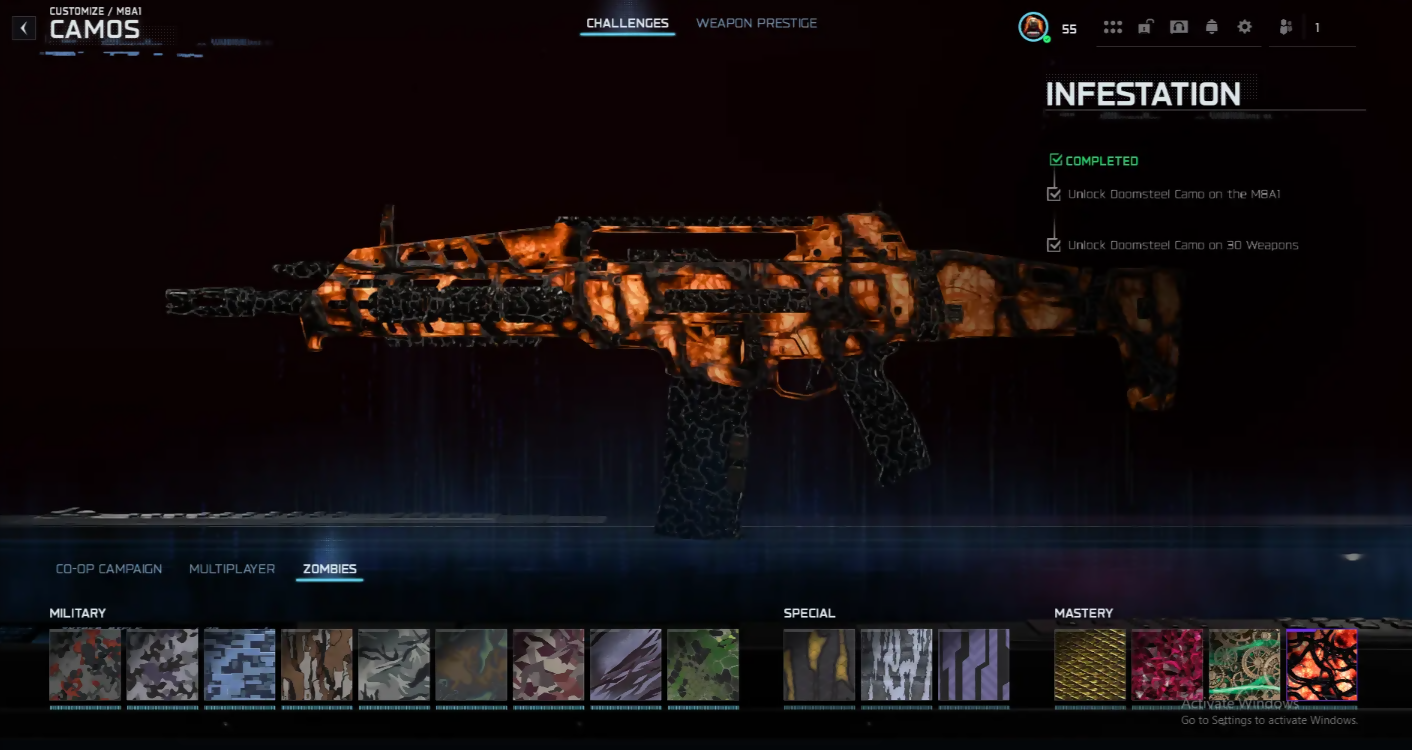Select the yellow and grey special camo

coord(819,665)
